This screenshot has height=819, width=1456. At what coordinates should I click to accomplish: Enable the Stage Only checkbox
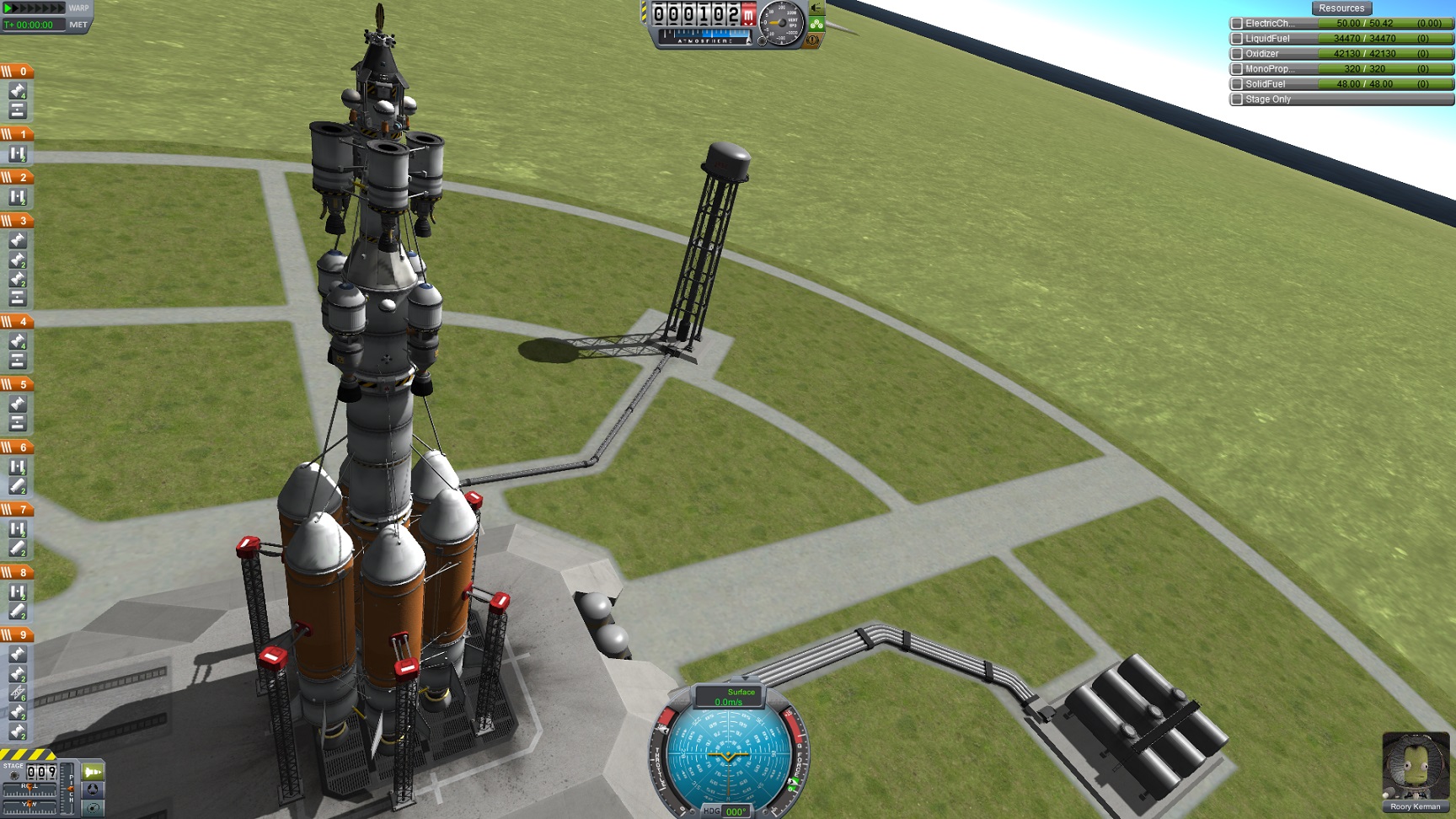click(1237, 99)
